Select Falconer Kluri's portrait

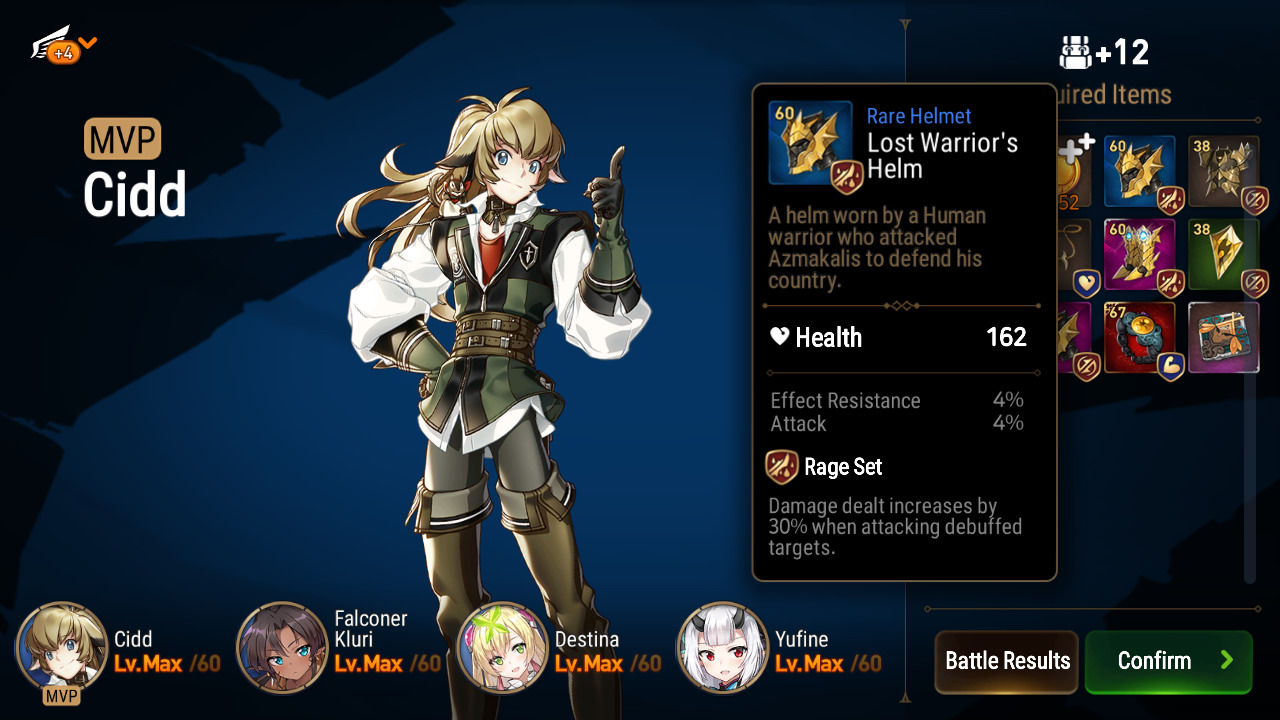pos(282,648)
